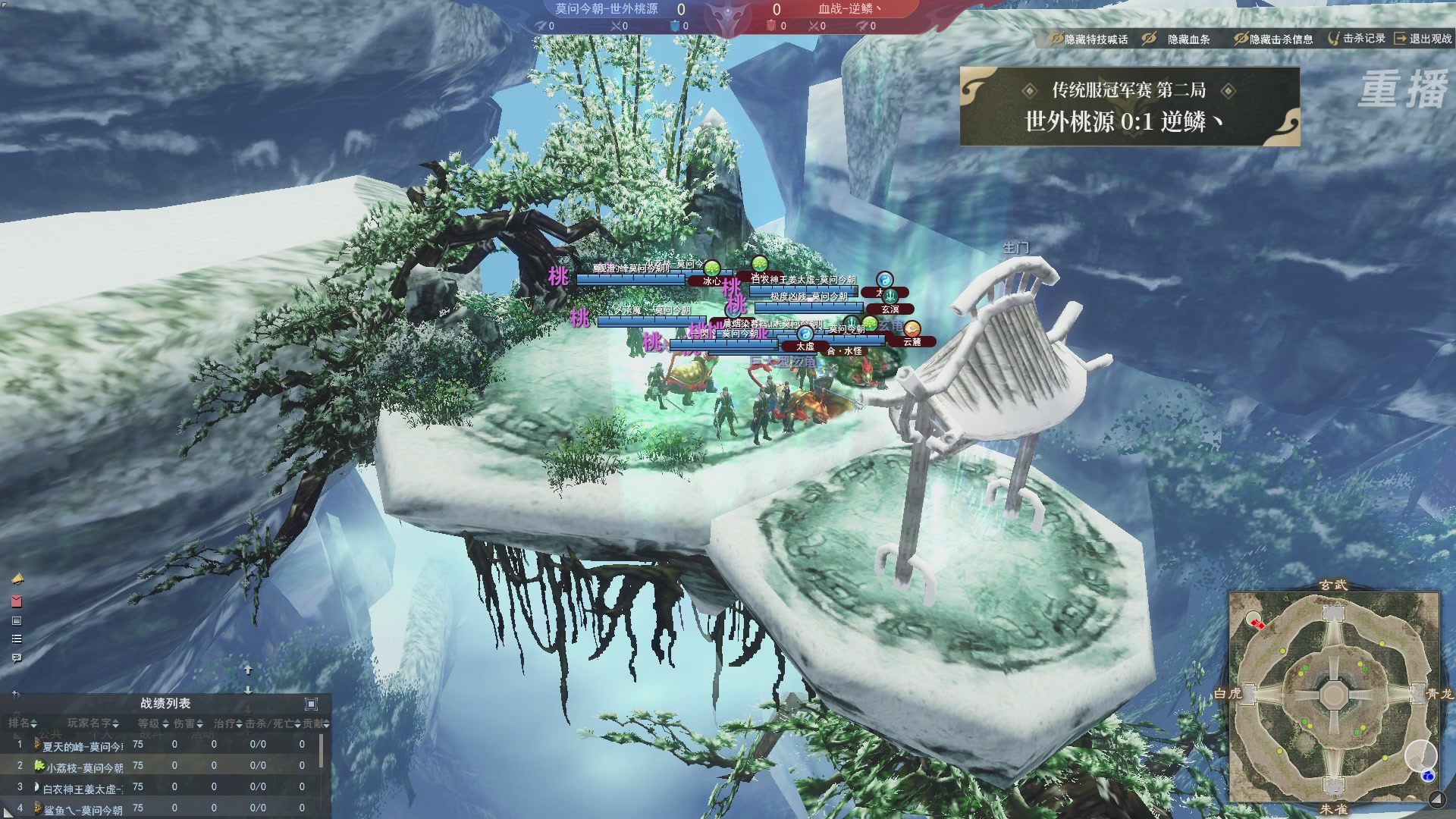Image resolution: width=1456 pixels, height=819 pixels.
Task: Sort scoreboard by 治疗 healing column
Action: click(227, 723)
